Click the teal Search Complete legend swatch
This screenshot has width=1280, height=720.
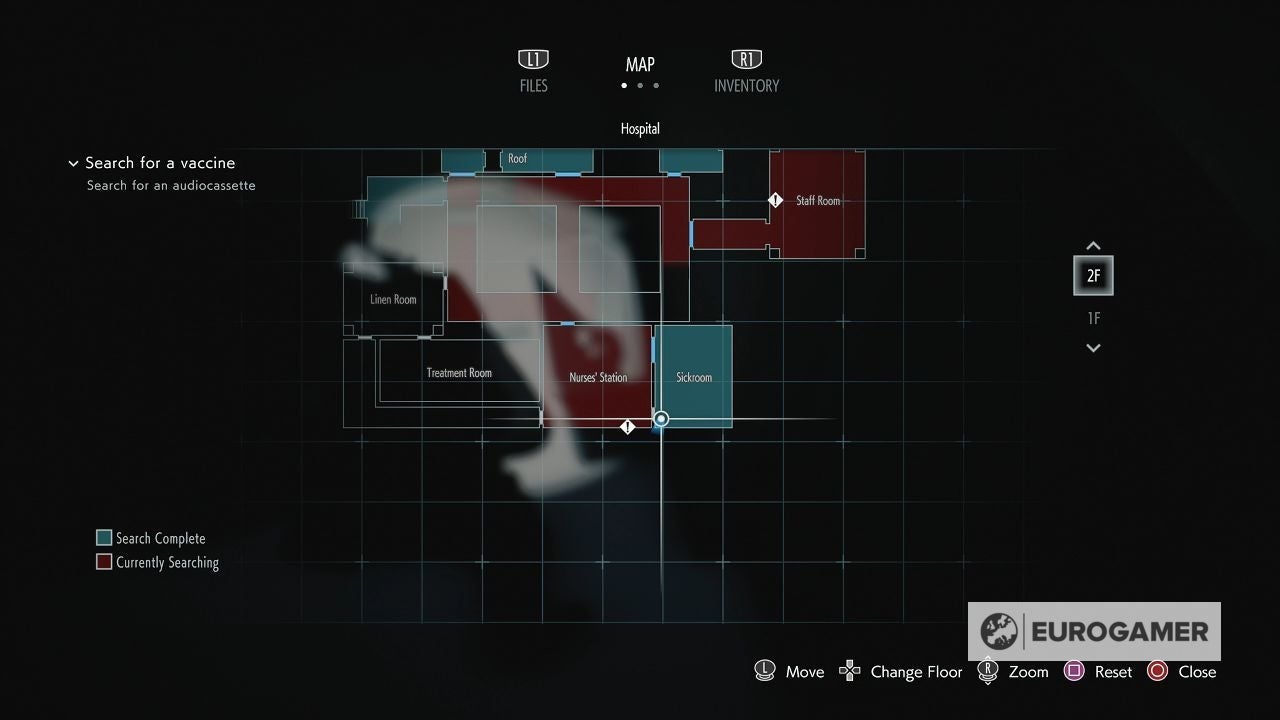[103, 537]
